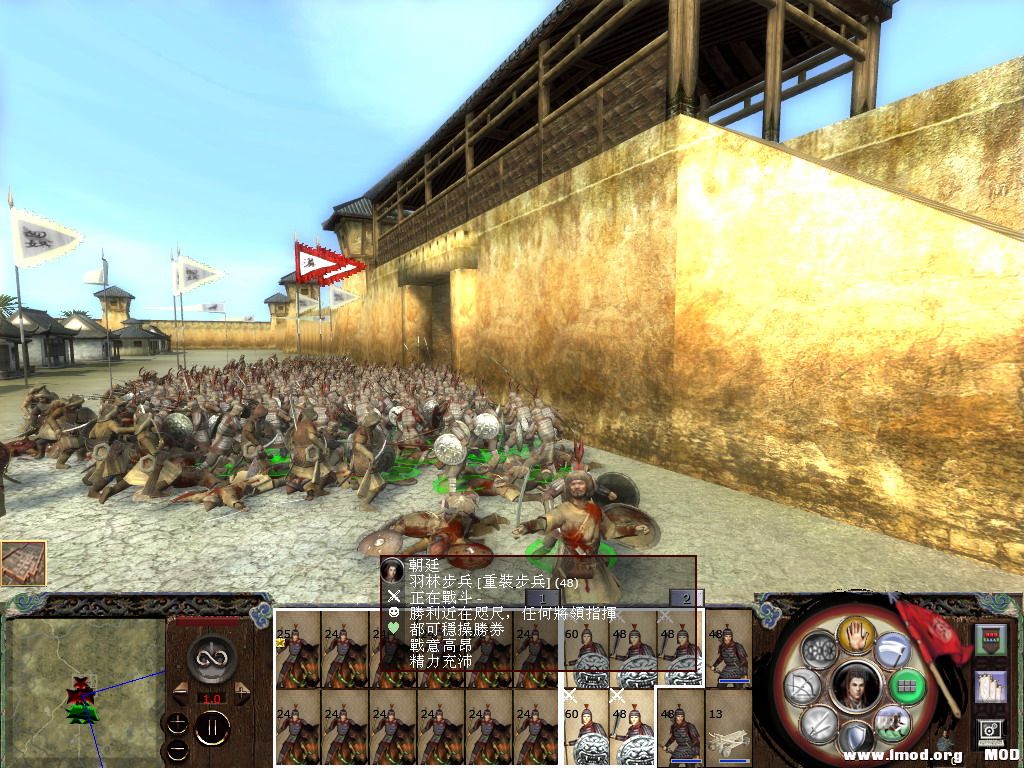1024x768 pixels.
Task: Toggle the green formation grid button
Action: [905, 687]
